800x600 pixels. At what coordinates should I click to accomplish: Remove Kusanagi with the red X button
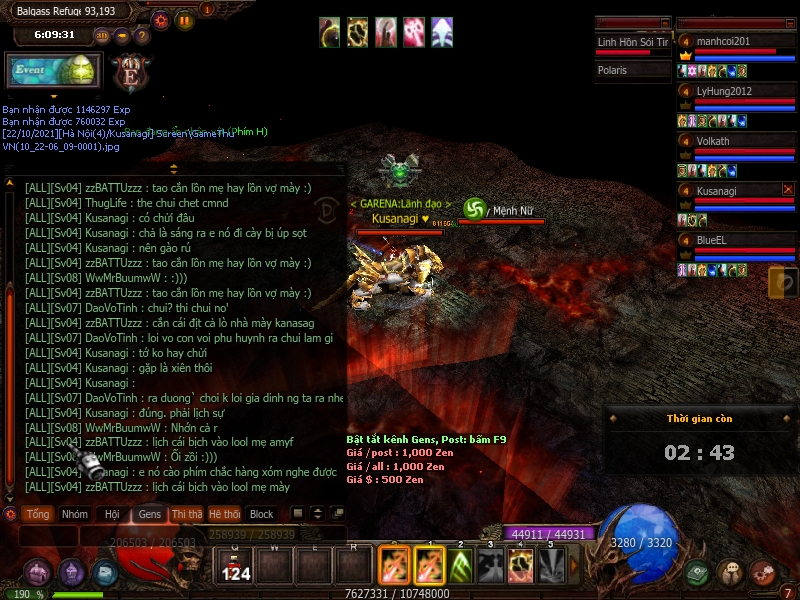[787, 189]
